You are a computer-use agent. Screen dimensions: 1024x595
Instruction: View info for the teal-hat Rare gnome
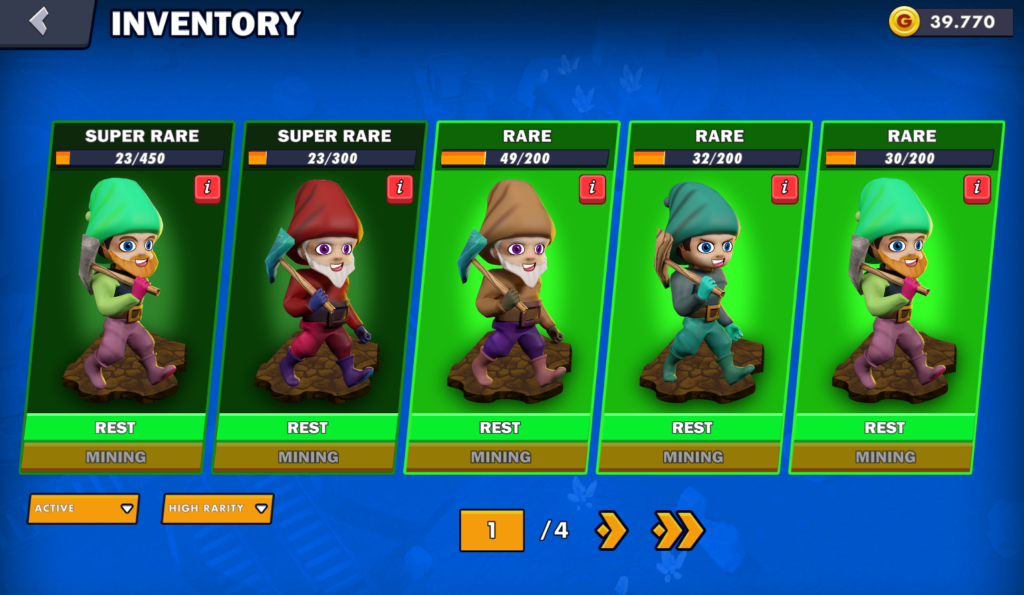(784, 187)
